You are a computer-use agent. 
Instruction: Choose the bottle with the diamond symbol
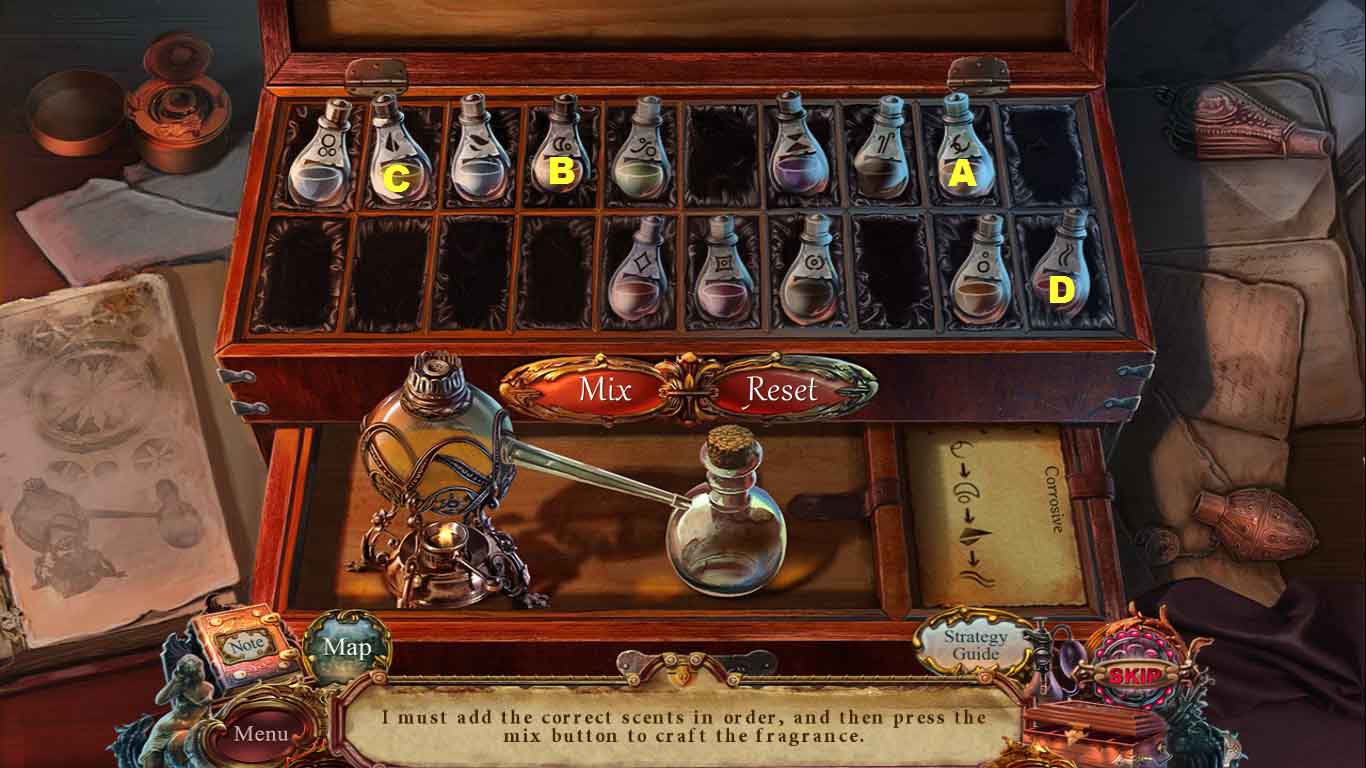click(x=640, y=275)
